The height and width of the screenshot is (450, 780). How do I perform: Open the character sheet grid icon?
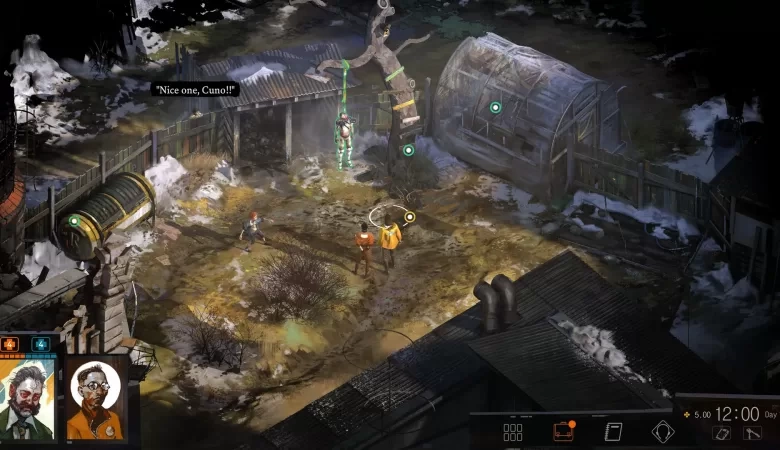point(513,432)
